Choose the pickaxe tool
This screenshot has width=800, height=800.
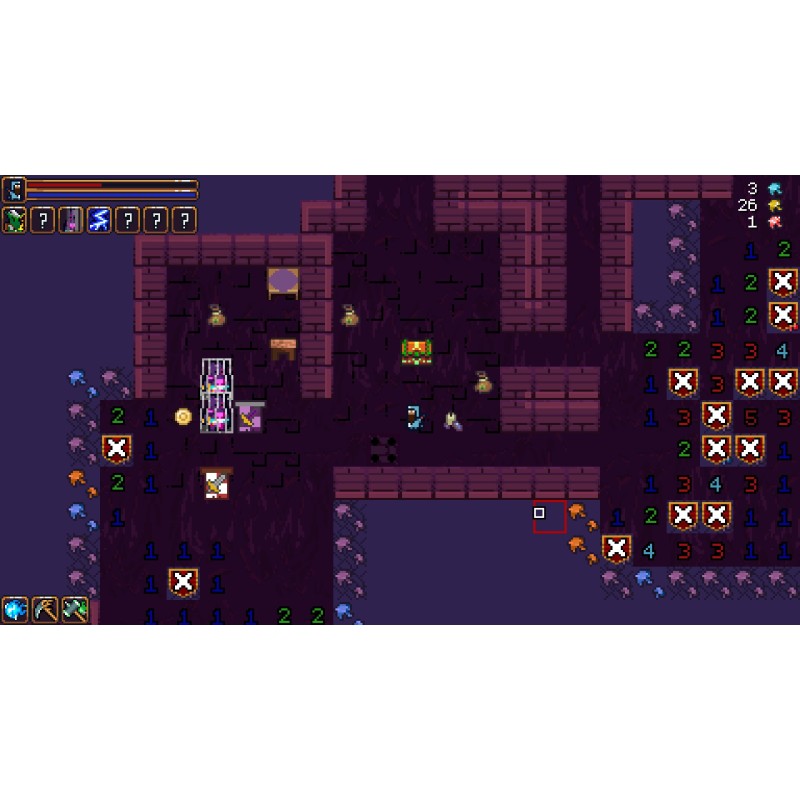(x=45, y=609)
